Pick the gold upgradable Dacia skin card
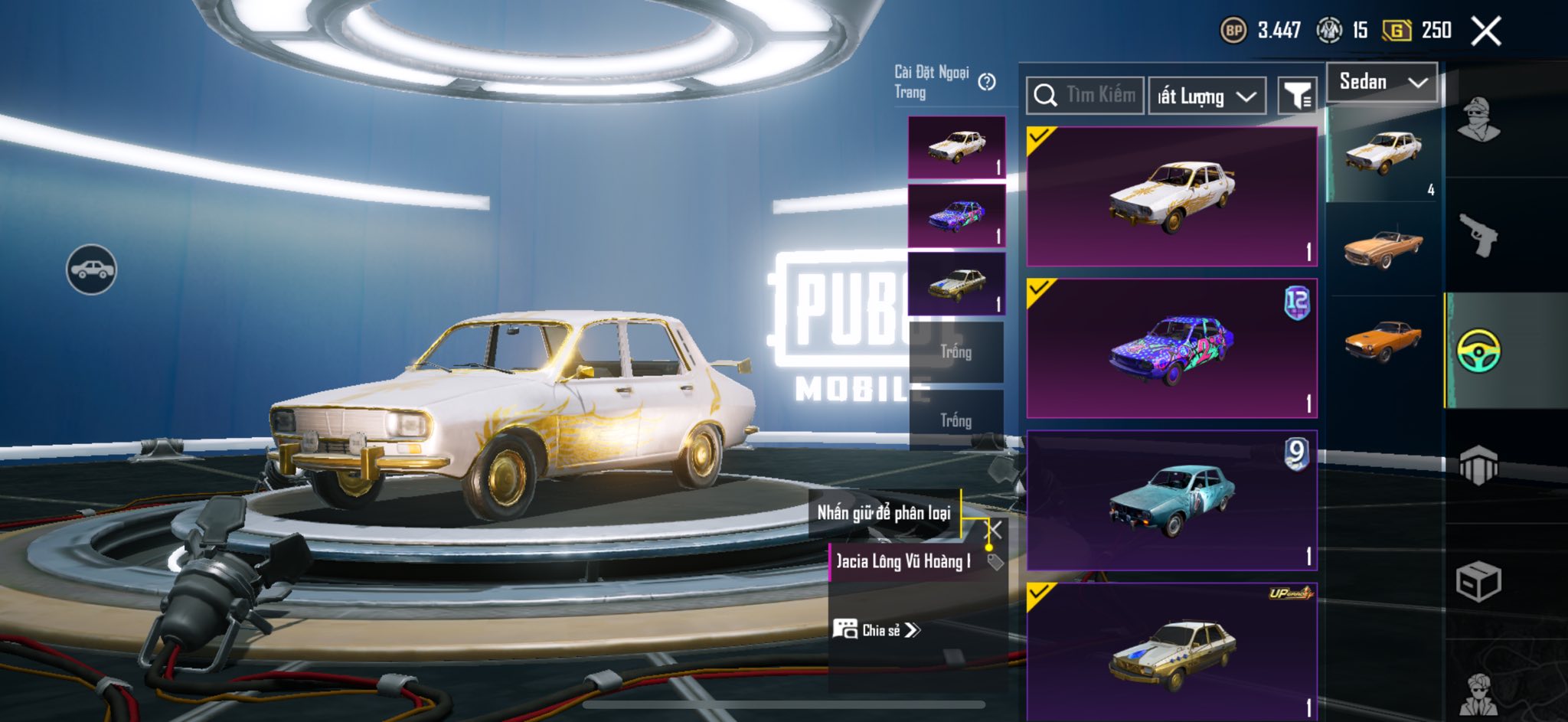 (1171, 651)
